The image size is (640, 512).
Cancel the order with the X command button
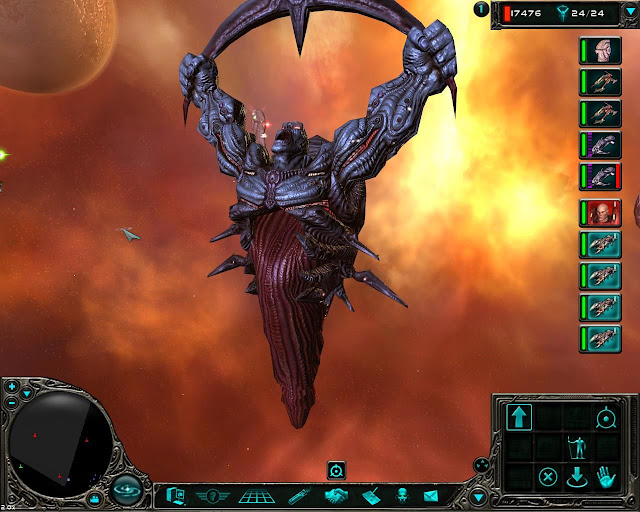click(x=548, y=476)
